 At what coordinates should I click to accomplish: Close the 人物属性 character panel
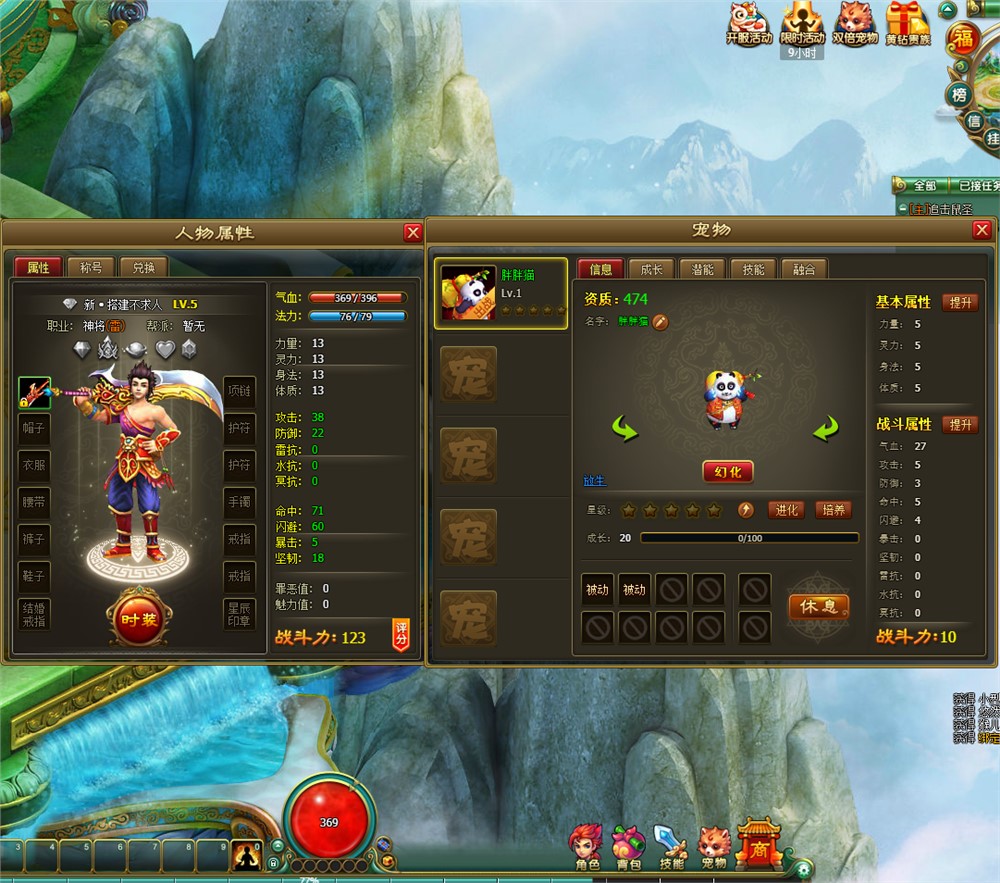[x=412, y=233]
